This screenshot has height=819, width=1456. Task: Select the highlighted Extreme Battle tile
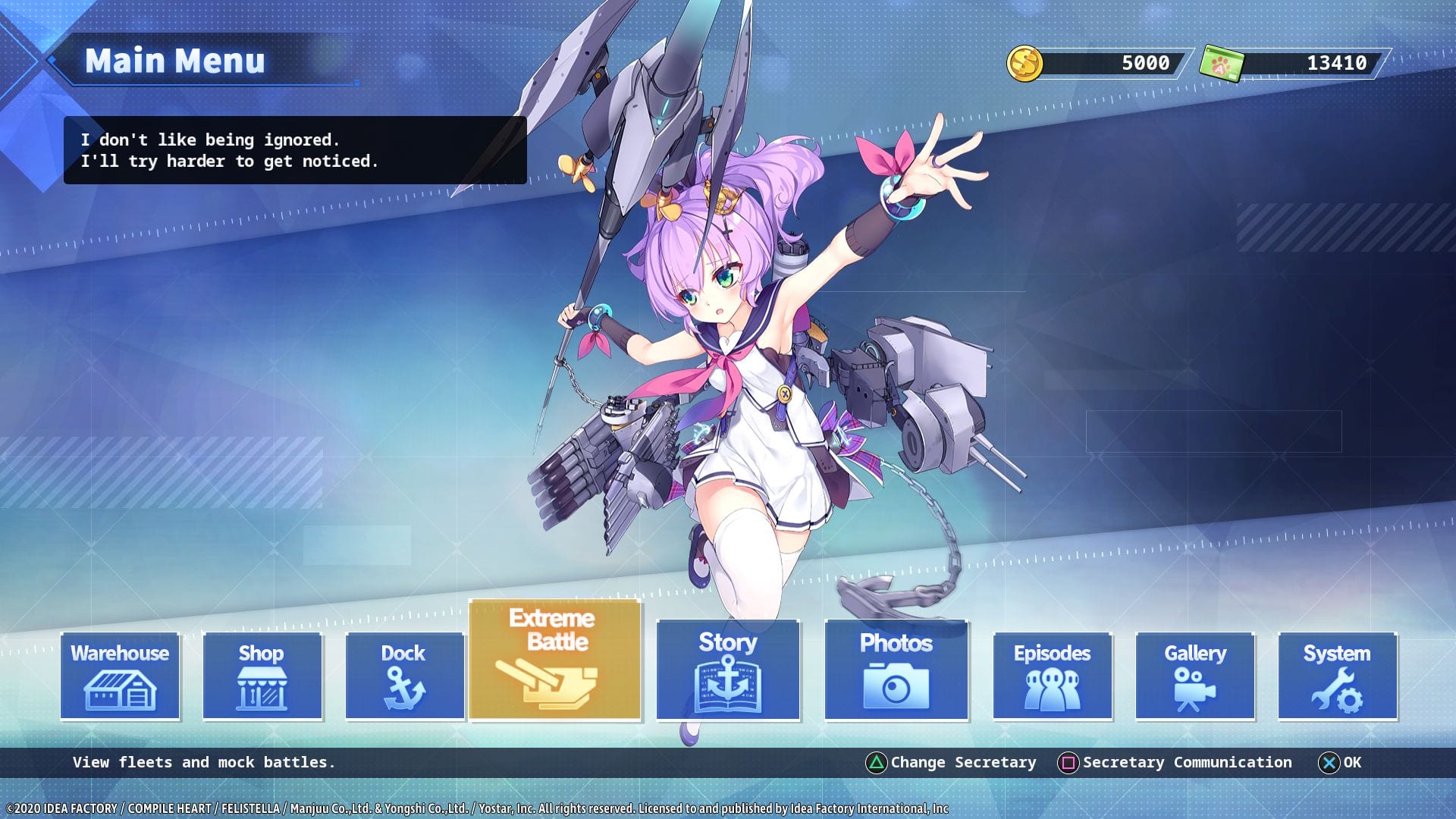555,660
